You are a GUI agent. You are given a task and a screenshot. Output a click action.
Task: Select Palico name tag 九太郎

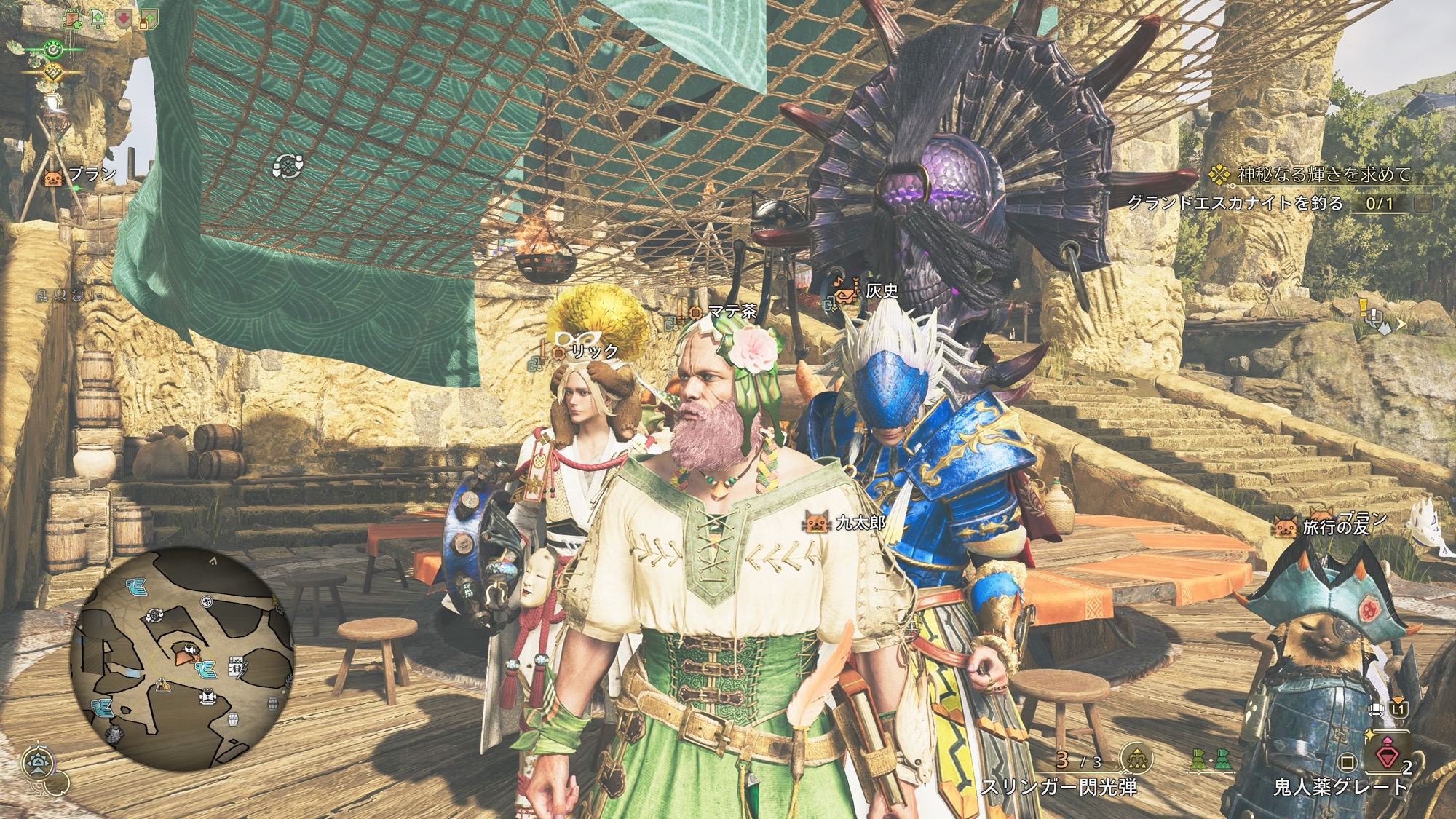coord(859,521)
